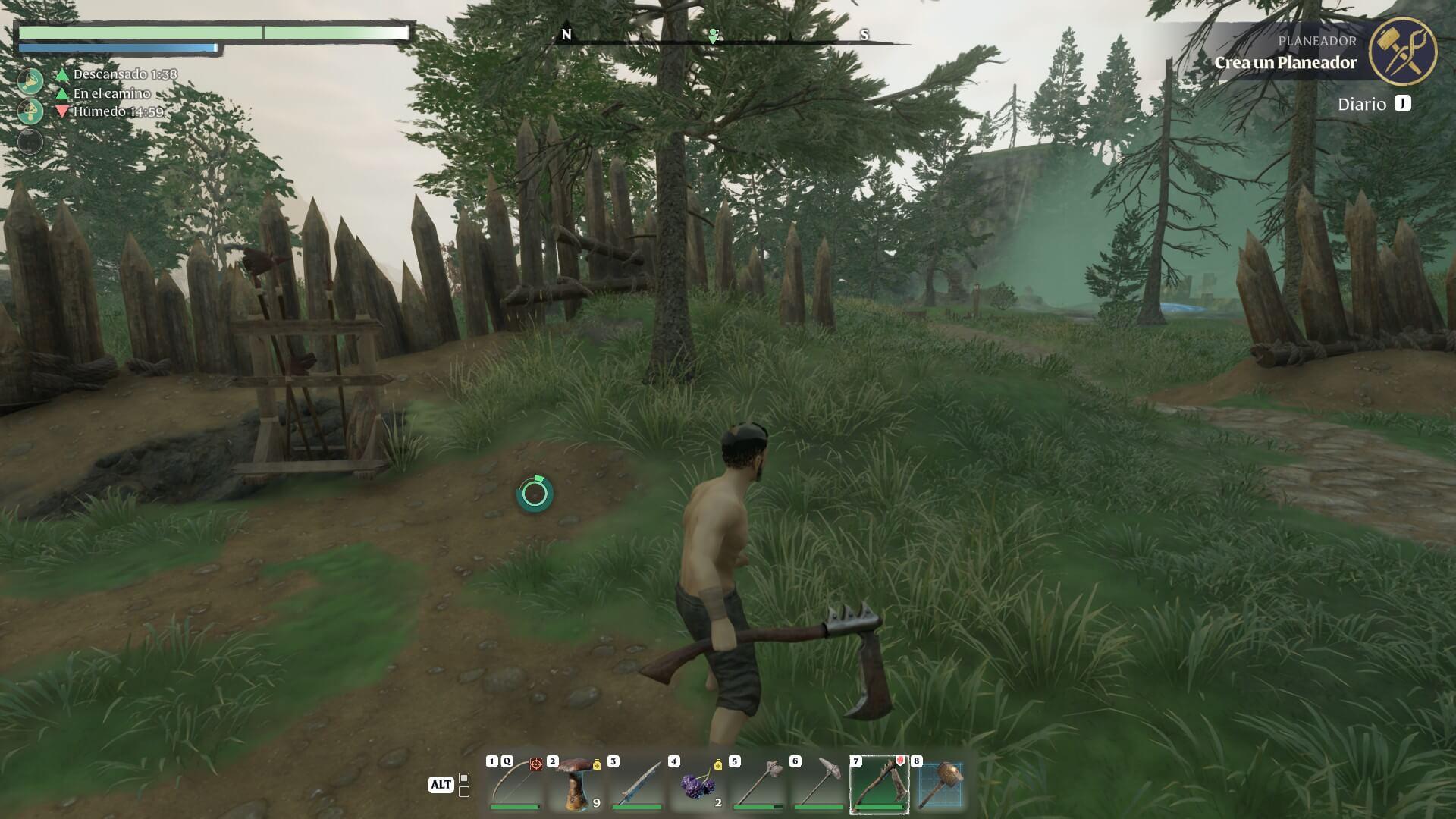
Task: Click the empty food buff slot
Action: point(30,142)
